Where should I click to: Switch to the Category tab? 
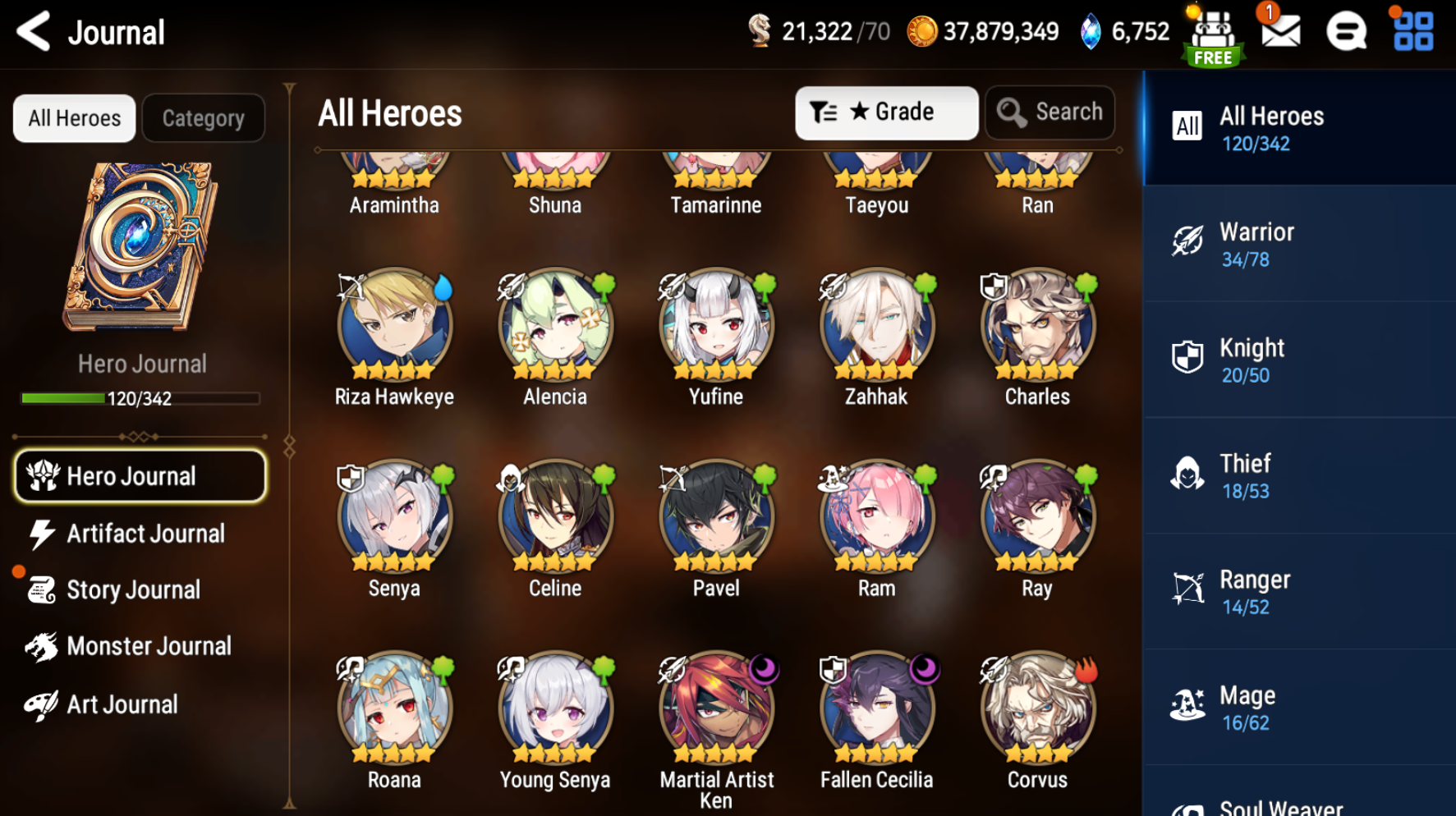click(203, 118)
